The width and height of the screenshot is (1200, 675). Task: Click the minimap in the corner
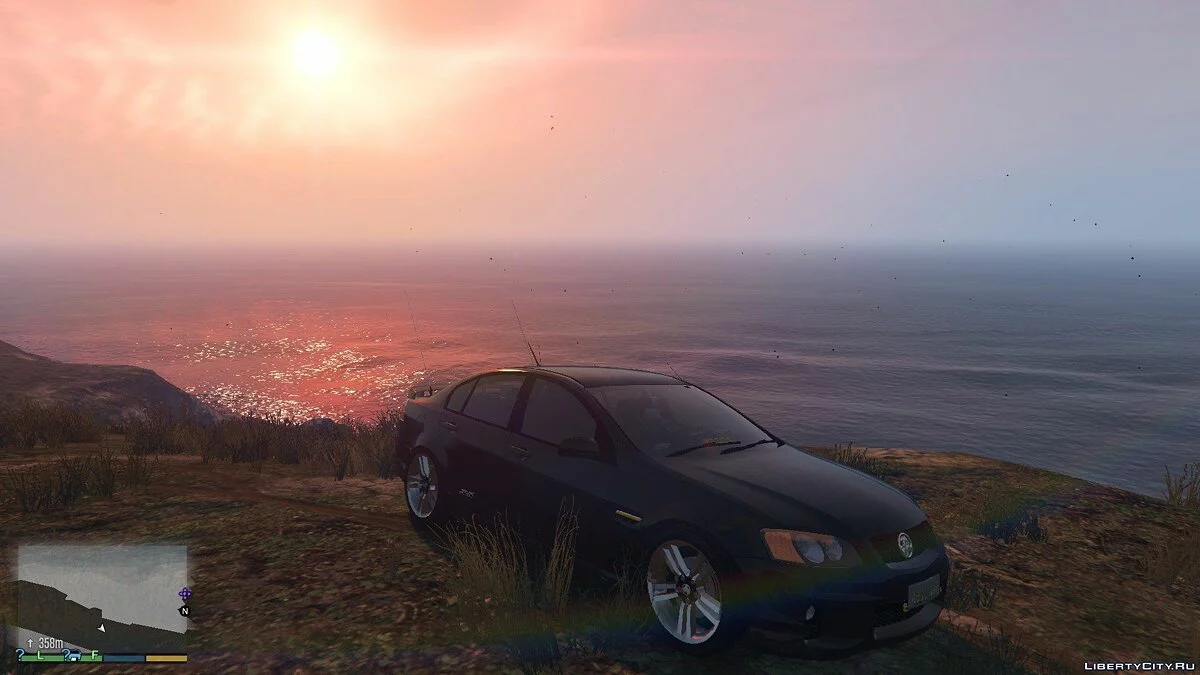click(102, 590)
